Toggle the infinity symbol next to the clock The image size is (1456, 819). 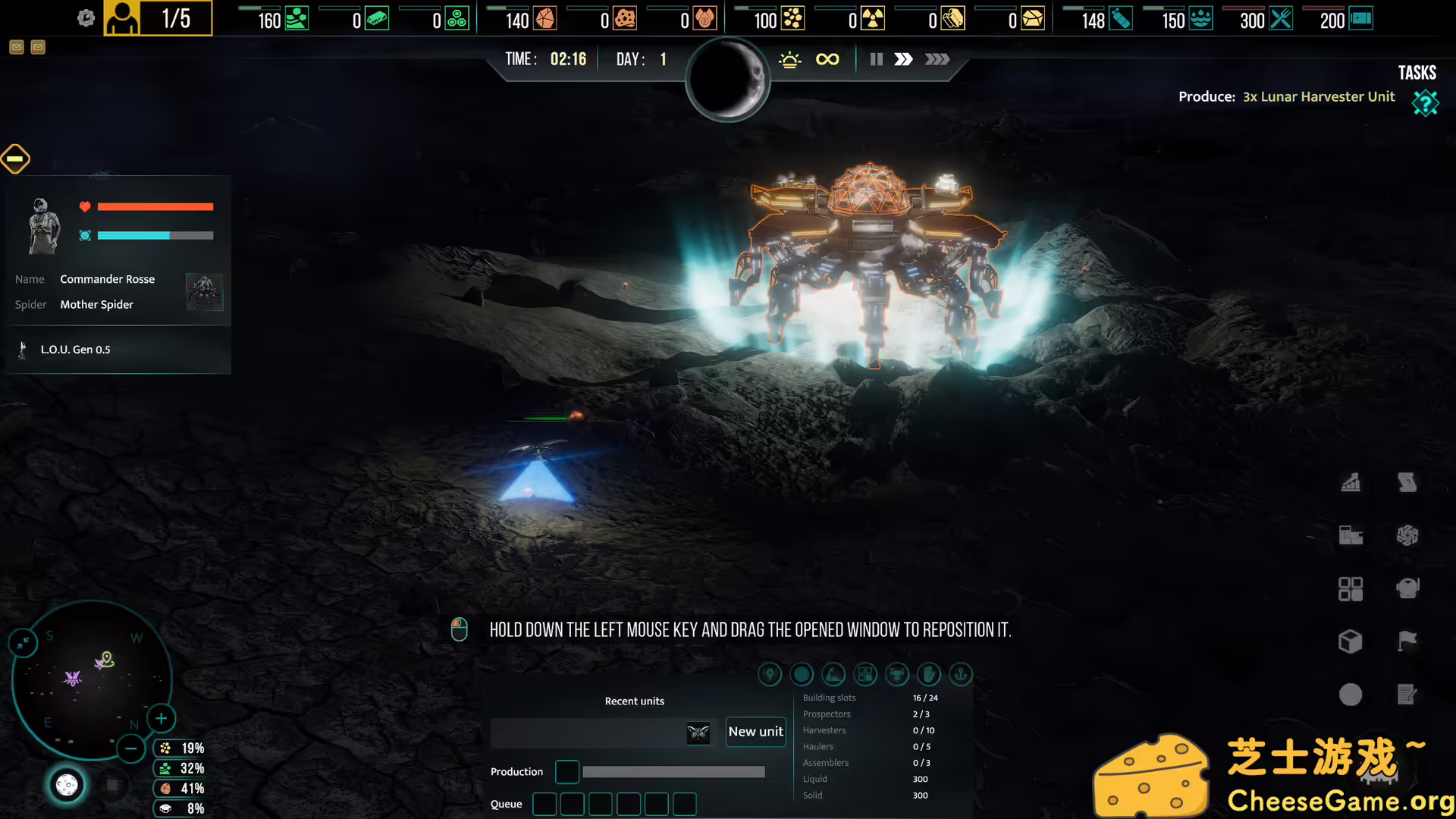(827, 58)
